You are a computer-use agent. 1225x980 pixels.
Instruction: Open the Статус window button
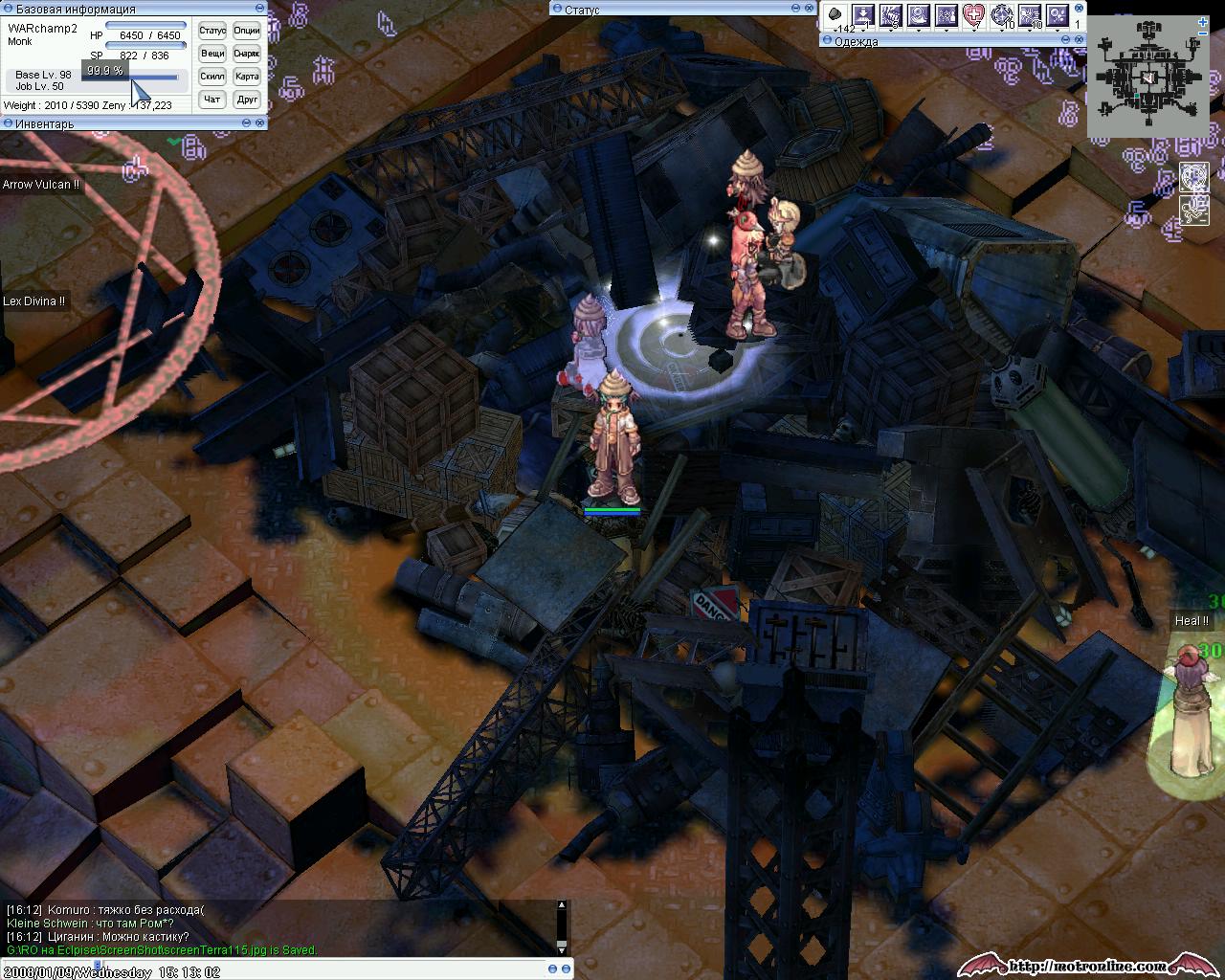click(x=212, y=31)
